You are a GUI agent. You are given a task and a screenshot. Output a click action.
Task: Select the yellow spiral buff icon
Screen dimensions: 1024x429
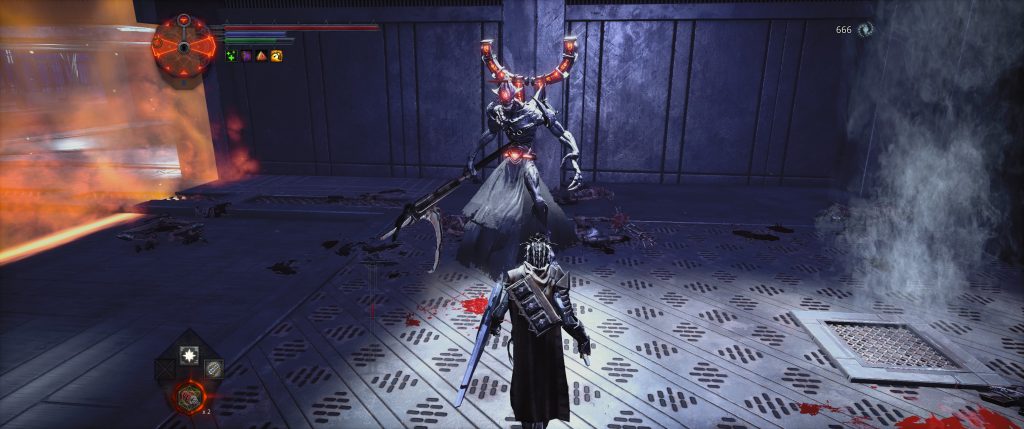pyautogui.click(x=276, y=56)
